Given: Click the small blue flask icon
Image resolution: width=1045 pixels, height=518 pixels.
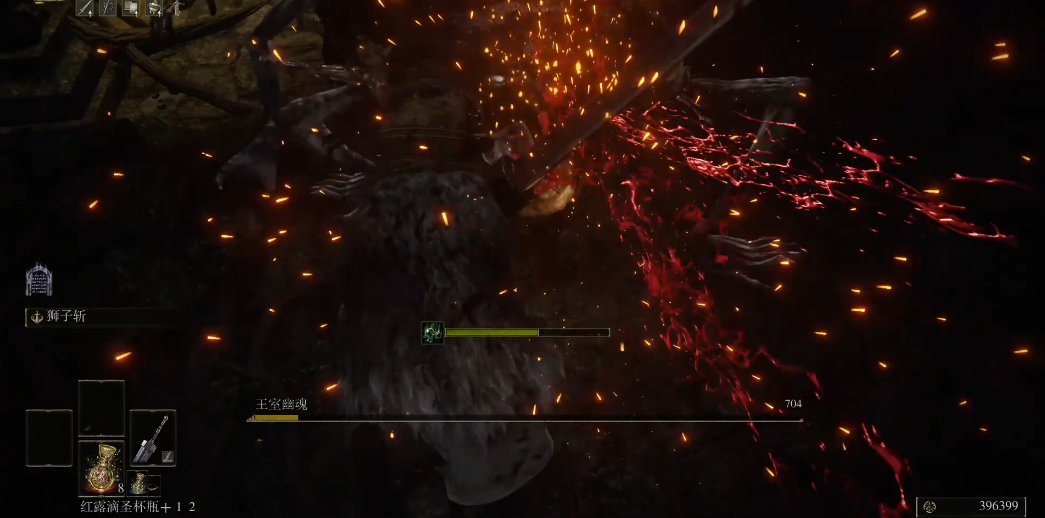Looking at the screenshot, I should (139, 485).
